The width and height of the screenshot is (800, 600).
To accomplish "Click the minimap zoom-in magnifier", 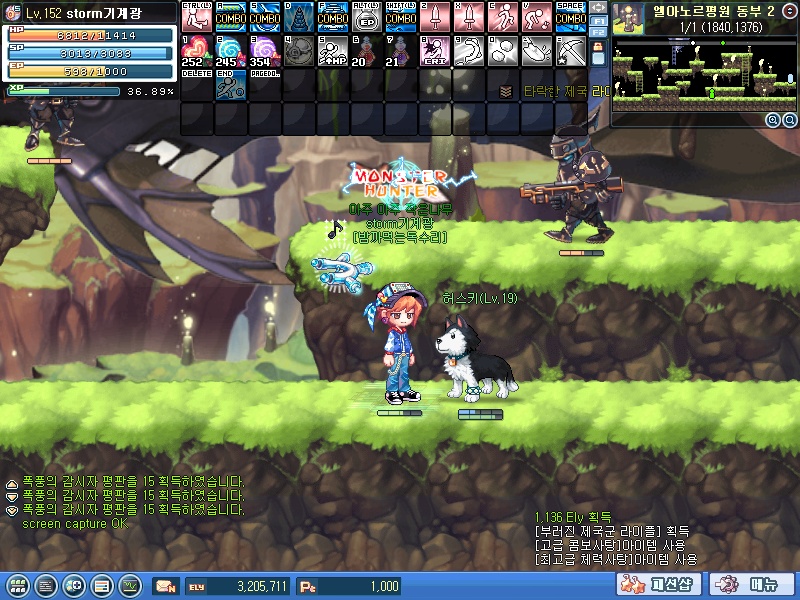I will (772, 119).
